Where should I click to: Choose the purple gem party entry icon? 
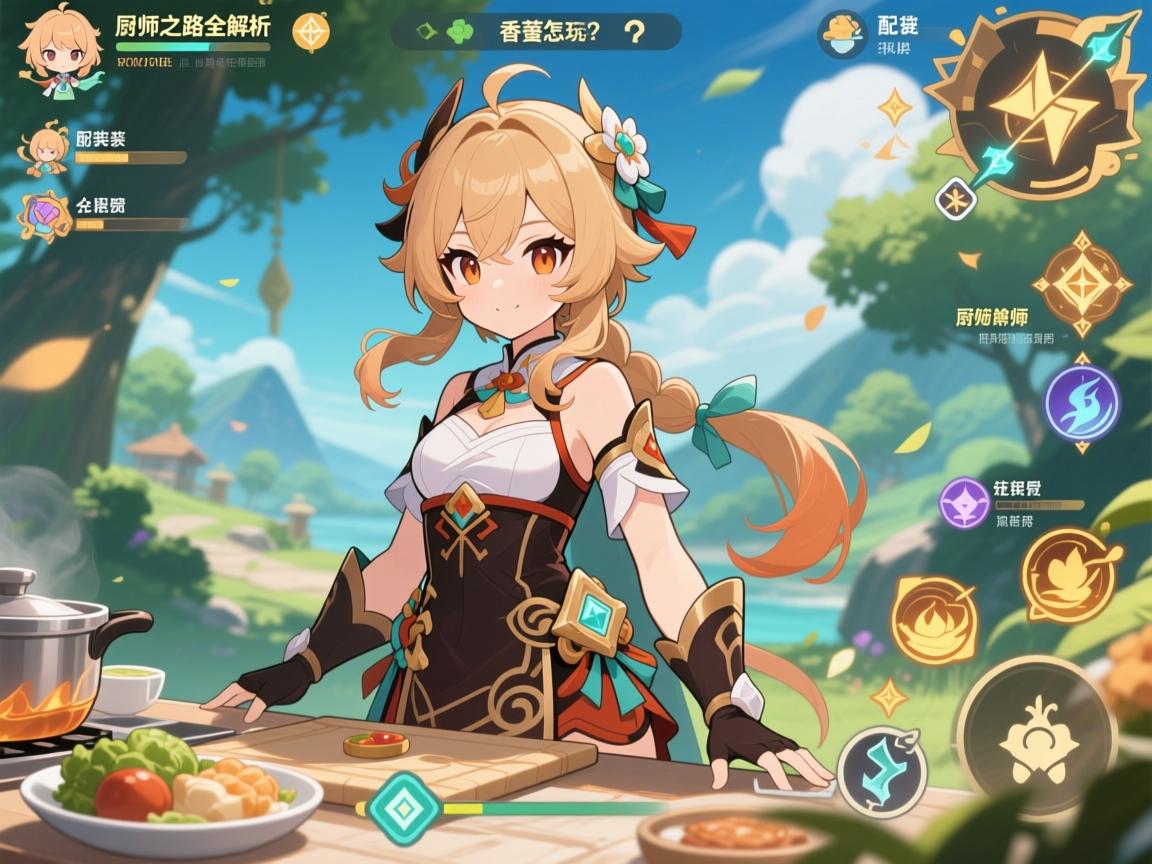pos(46,213)
